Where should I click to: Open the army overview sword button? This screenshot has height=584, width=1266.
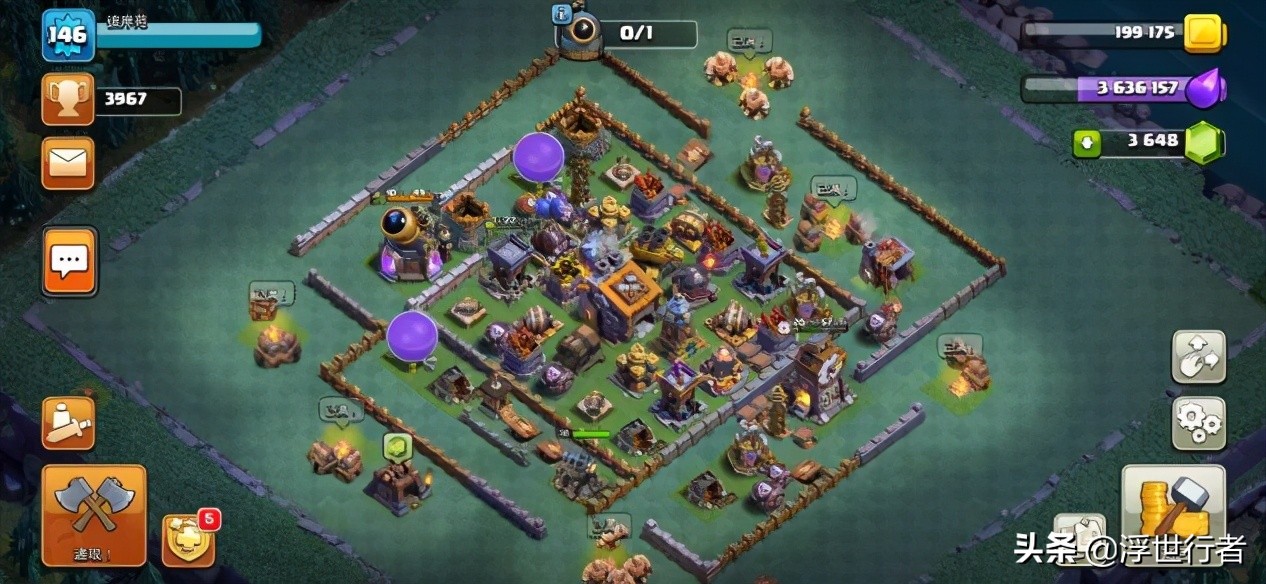(x=68, y=423)
